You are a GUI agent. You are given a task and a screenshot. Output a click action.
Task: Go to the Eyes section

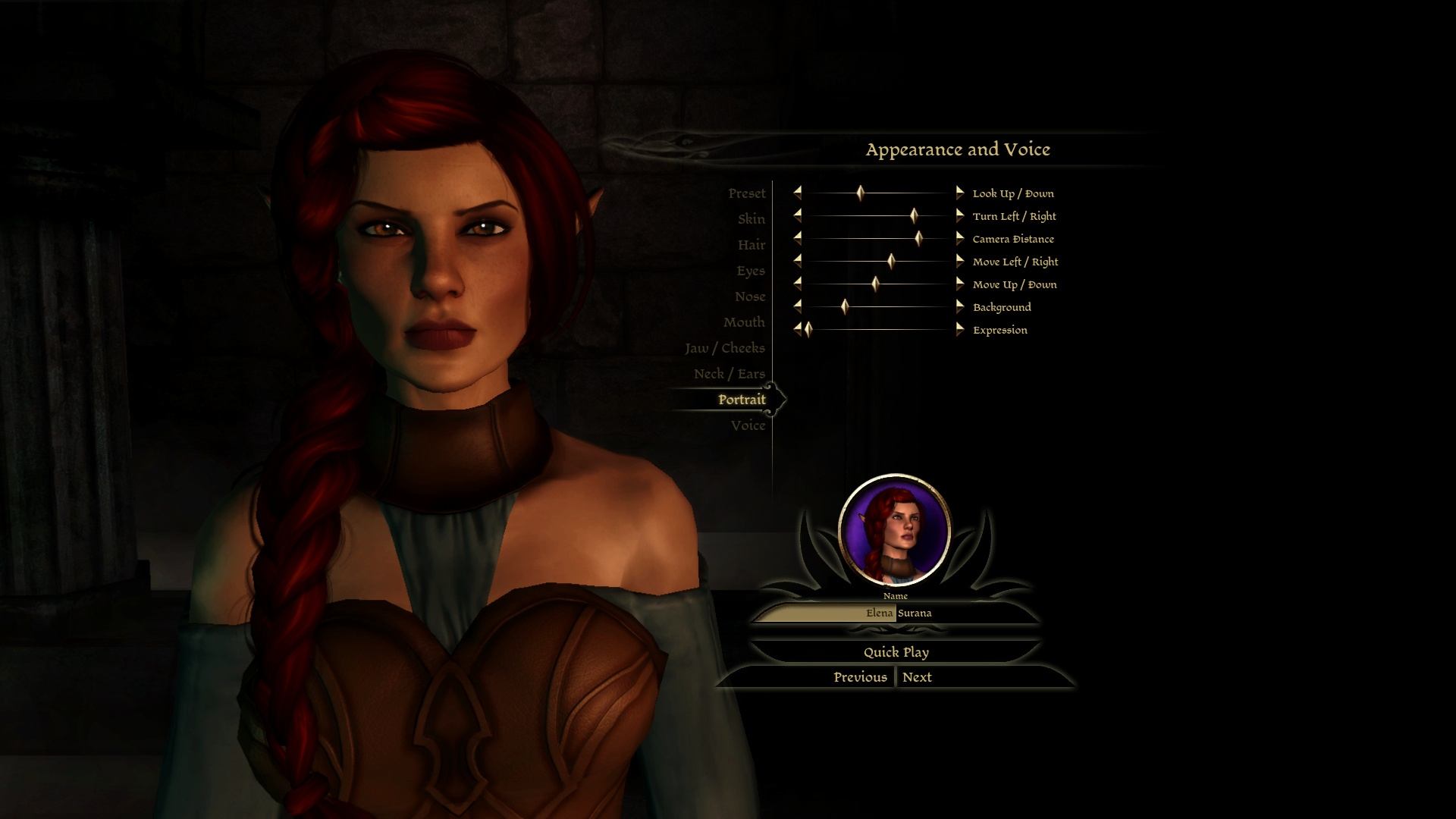pyautogui.click(x=750, y=271)
